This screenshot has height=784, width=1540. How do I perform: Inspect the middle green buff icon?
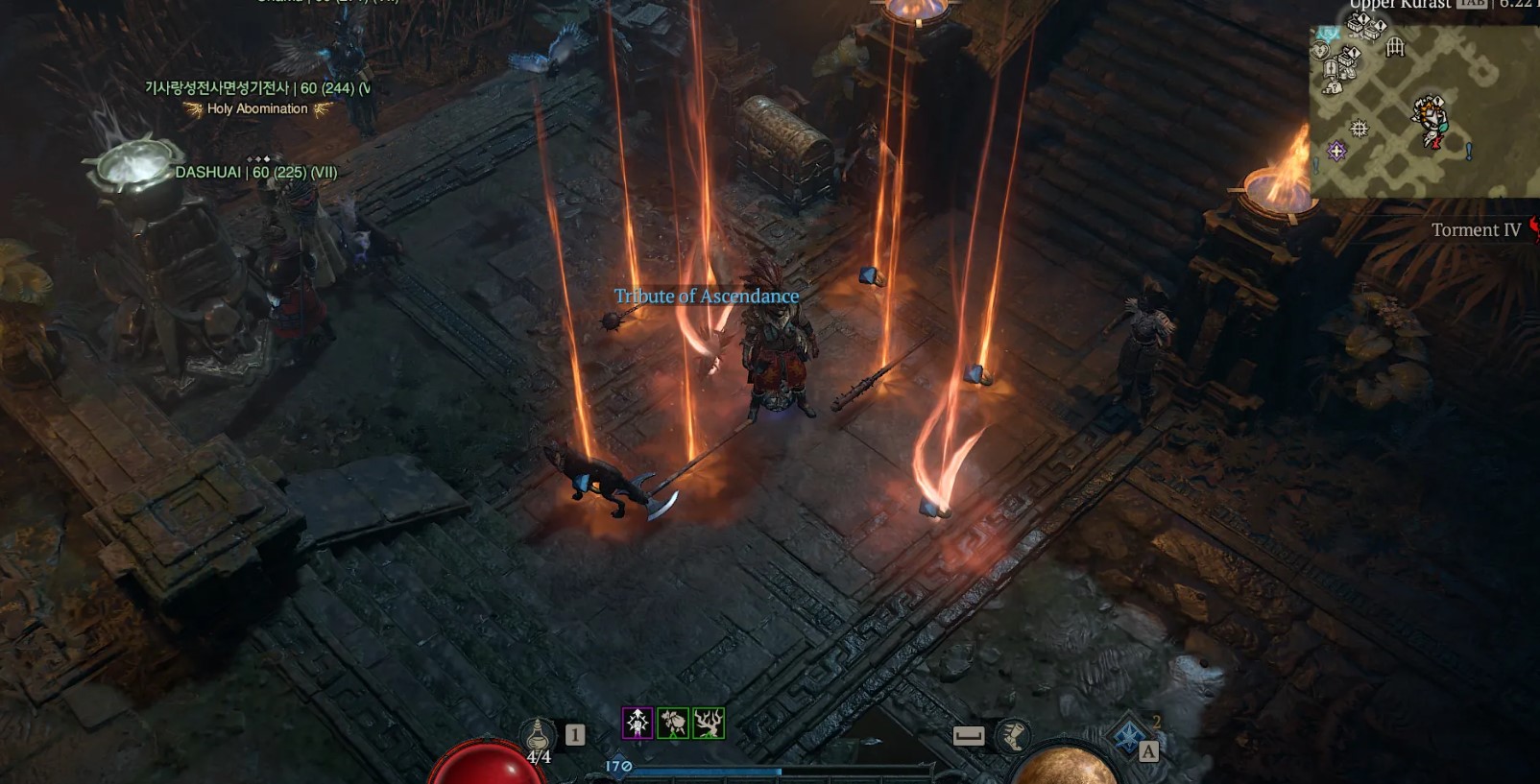pyautogui.click(x=673, y=723)
